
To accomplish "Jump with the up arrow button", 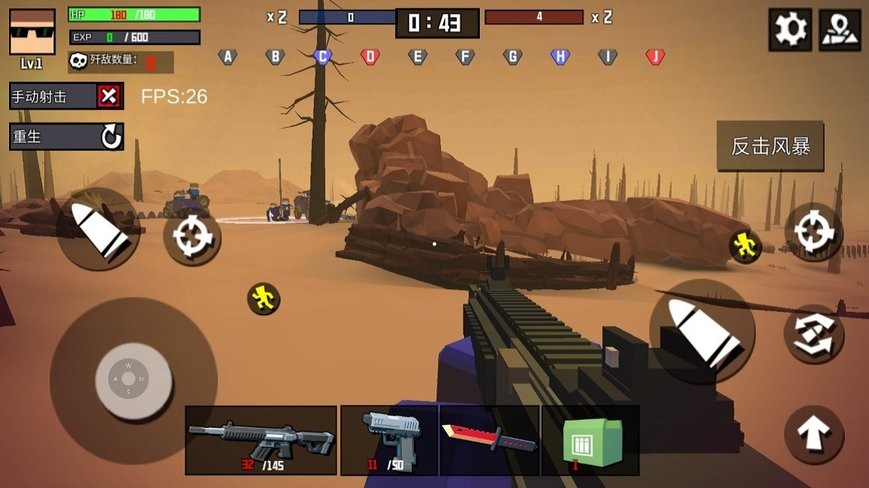I will coord(814,434).
